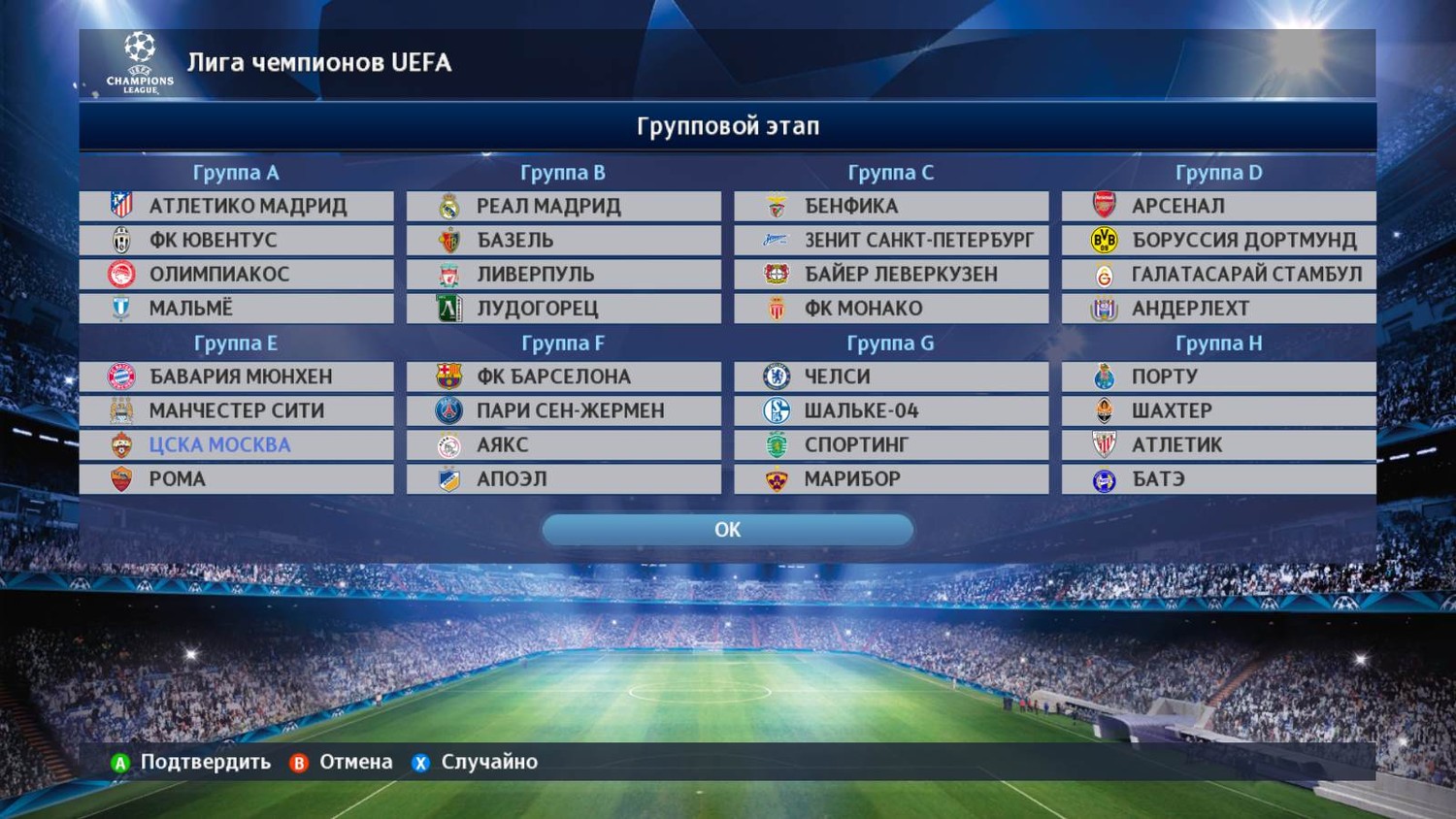
Task: Select the Атлетико Мадрид row
Action: (x=237, y=206)
